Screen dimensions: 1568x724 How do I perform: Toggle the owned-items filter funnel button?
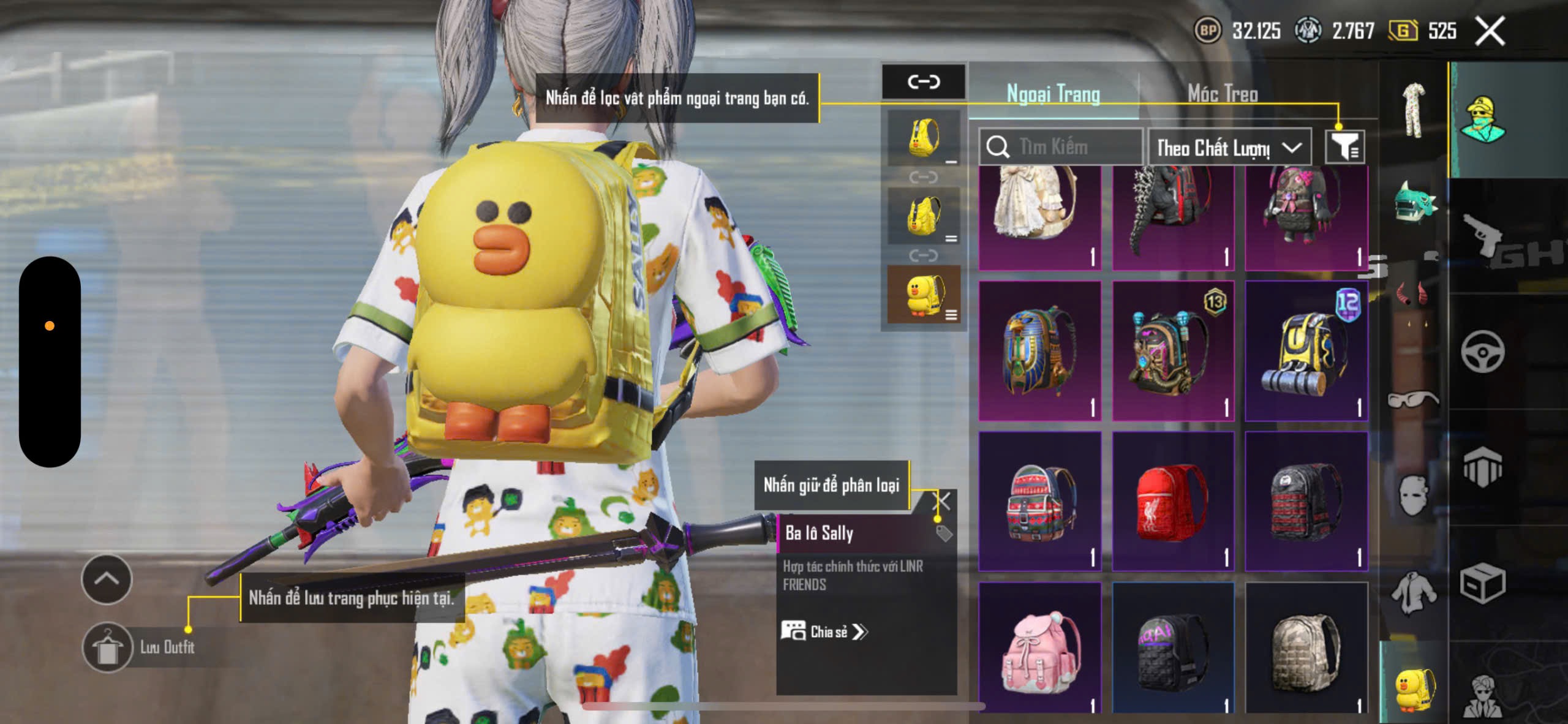[x=1344, y=146]
